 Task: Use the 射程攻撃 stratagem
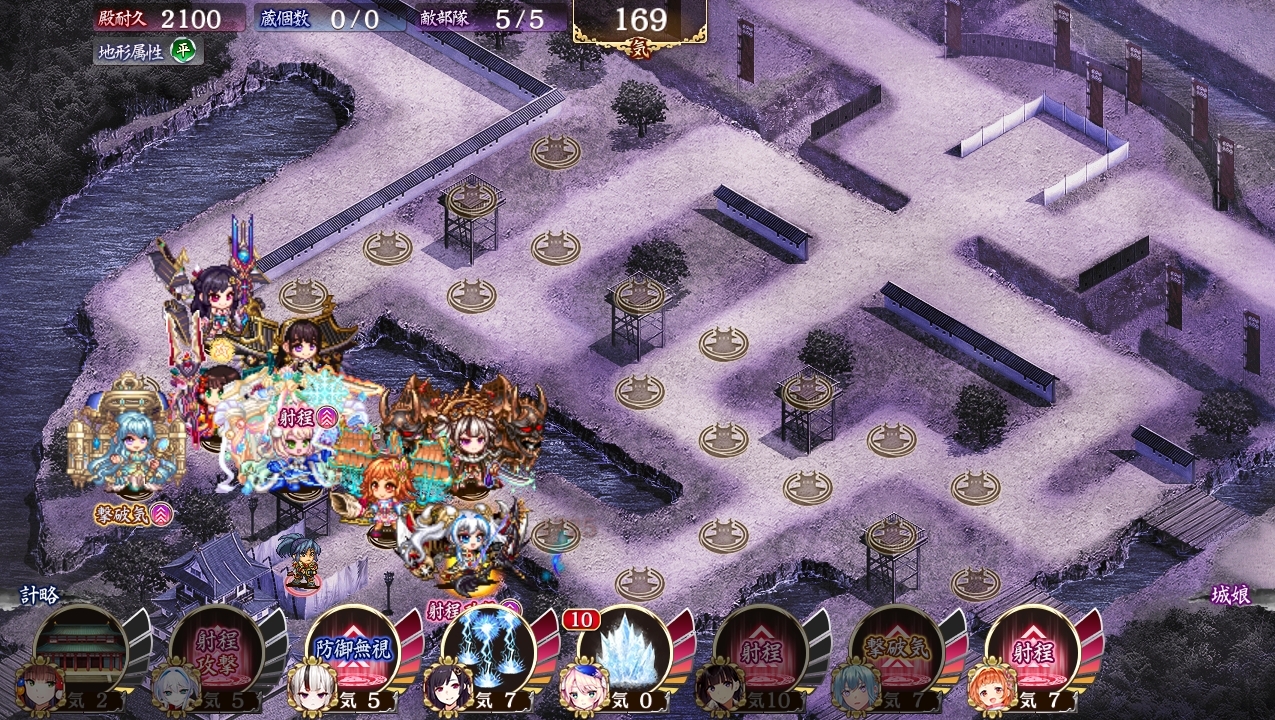coord(216,648)
